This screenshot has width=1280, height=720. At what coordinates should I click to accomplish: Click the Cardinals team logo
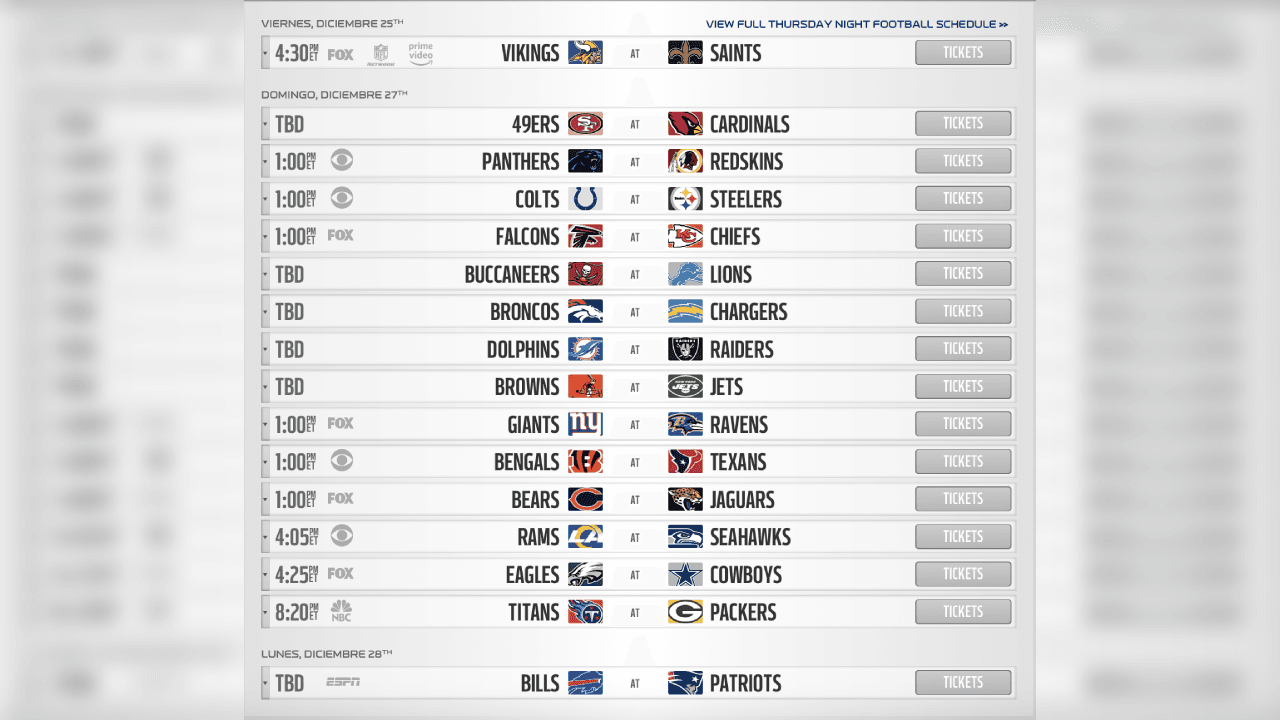pyautogui.click(x=685, y=123)
